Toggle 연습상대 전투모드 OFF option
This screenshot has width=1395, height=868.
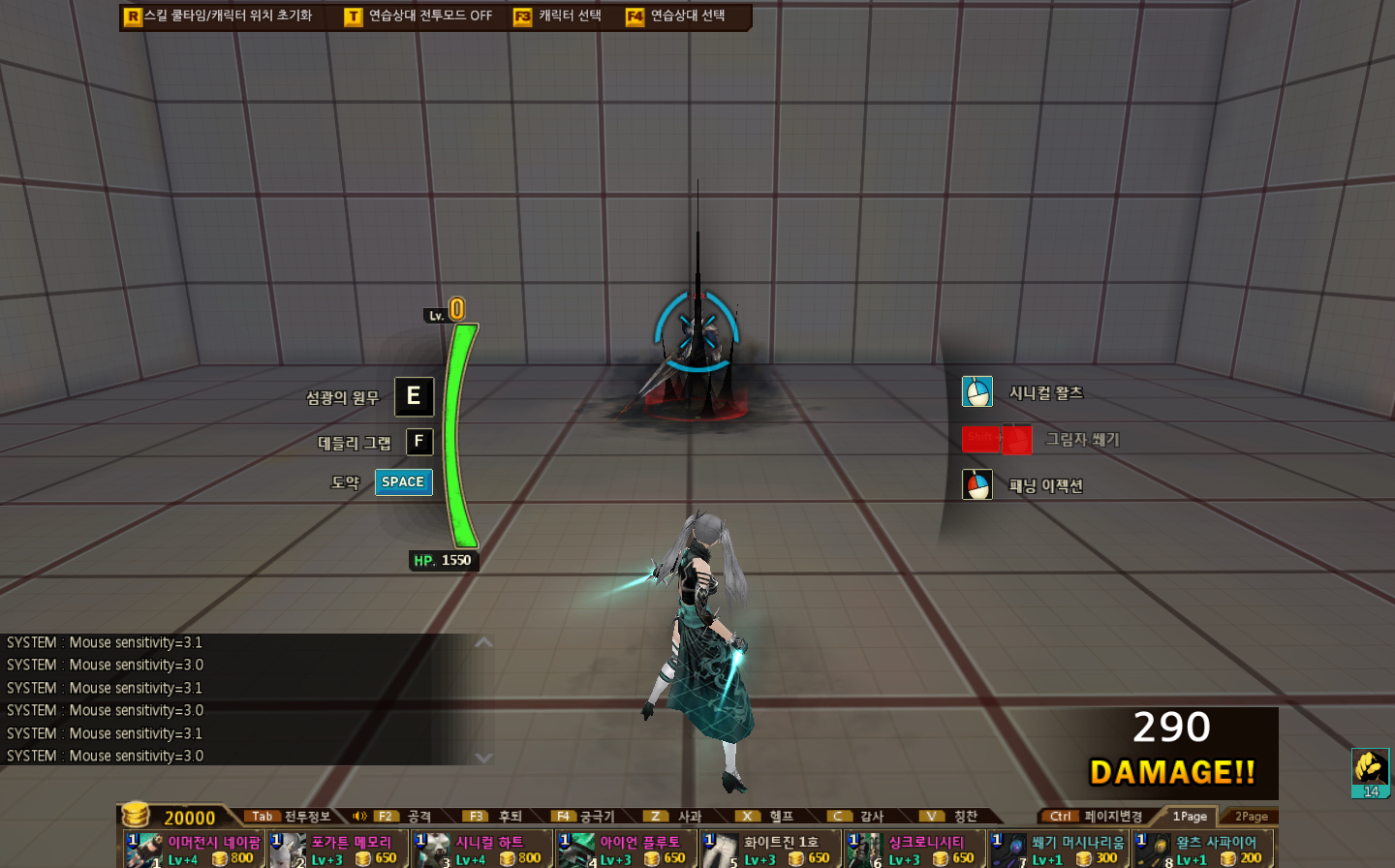pos(418,16)
